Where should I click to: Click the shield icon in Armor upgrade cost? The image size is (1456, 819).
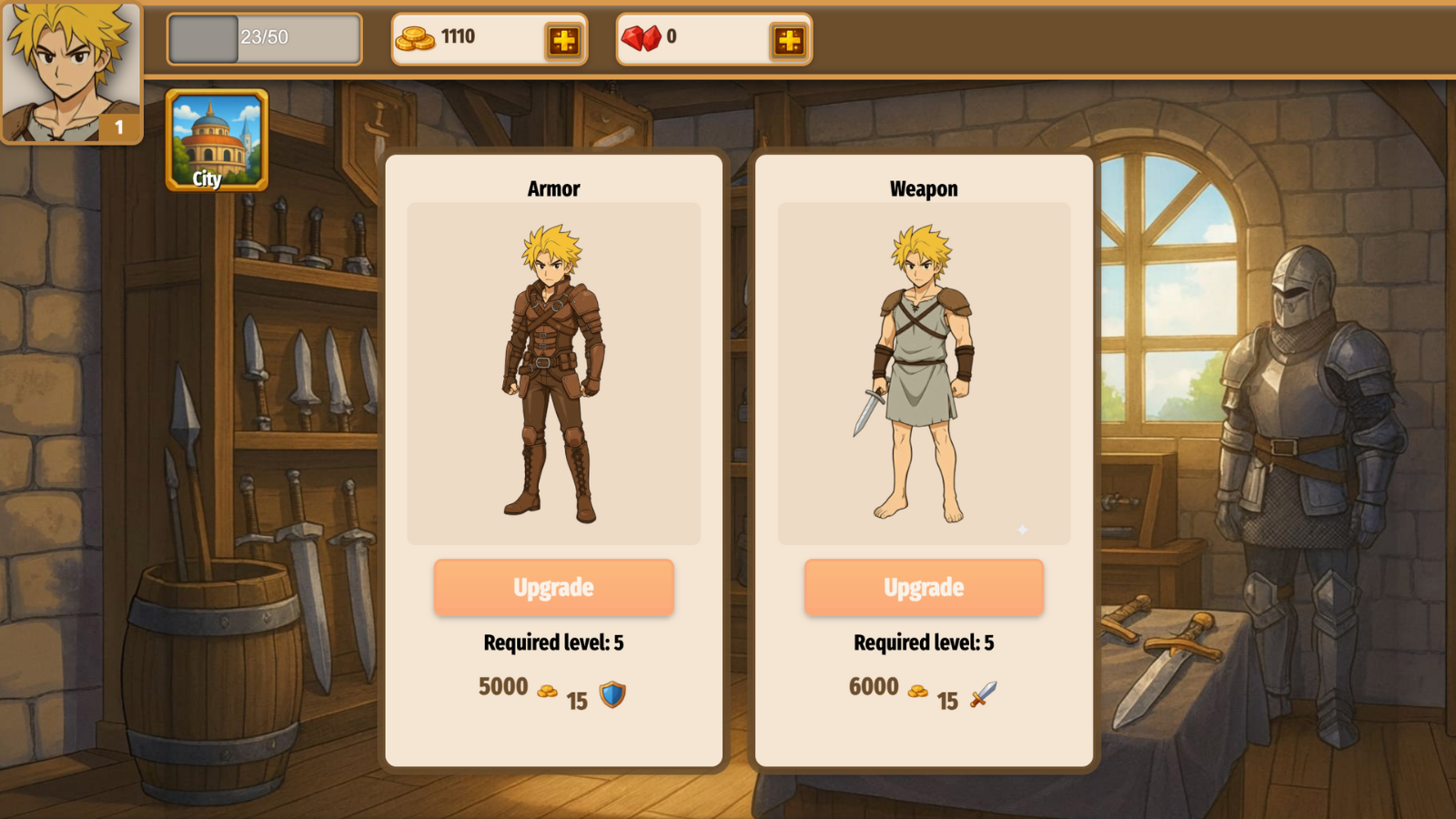pyautogui.click(x=612, y=696)
